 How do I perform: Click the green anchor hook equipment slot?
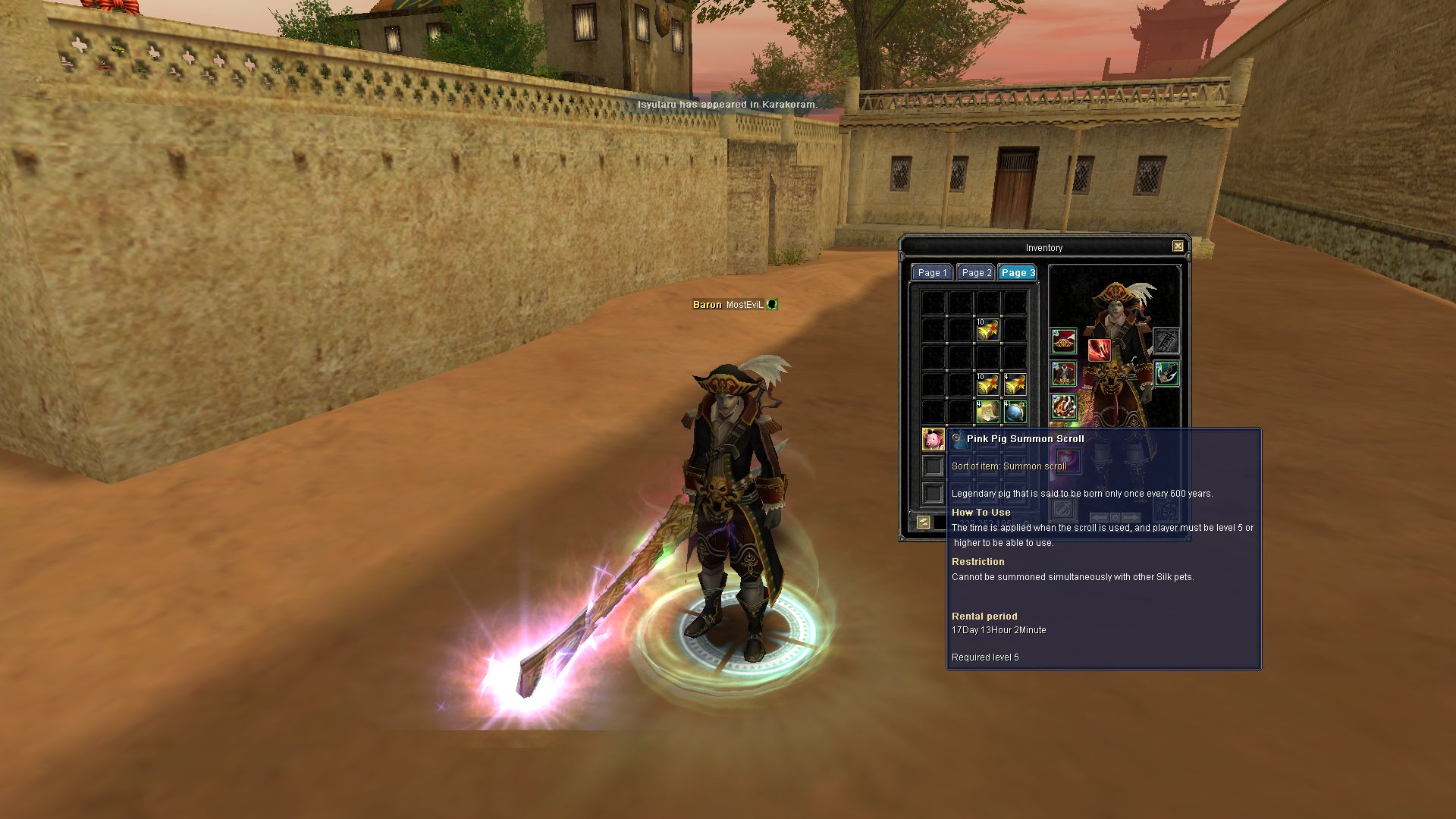tap(1166, 375)
